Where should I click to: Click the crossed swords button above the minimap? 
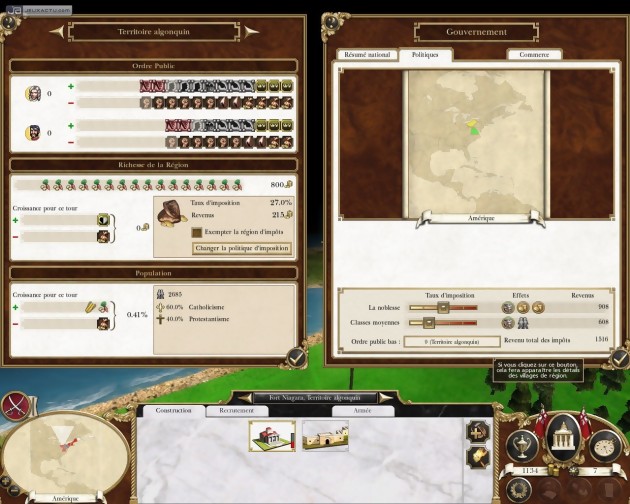[x=16, y=405]
